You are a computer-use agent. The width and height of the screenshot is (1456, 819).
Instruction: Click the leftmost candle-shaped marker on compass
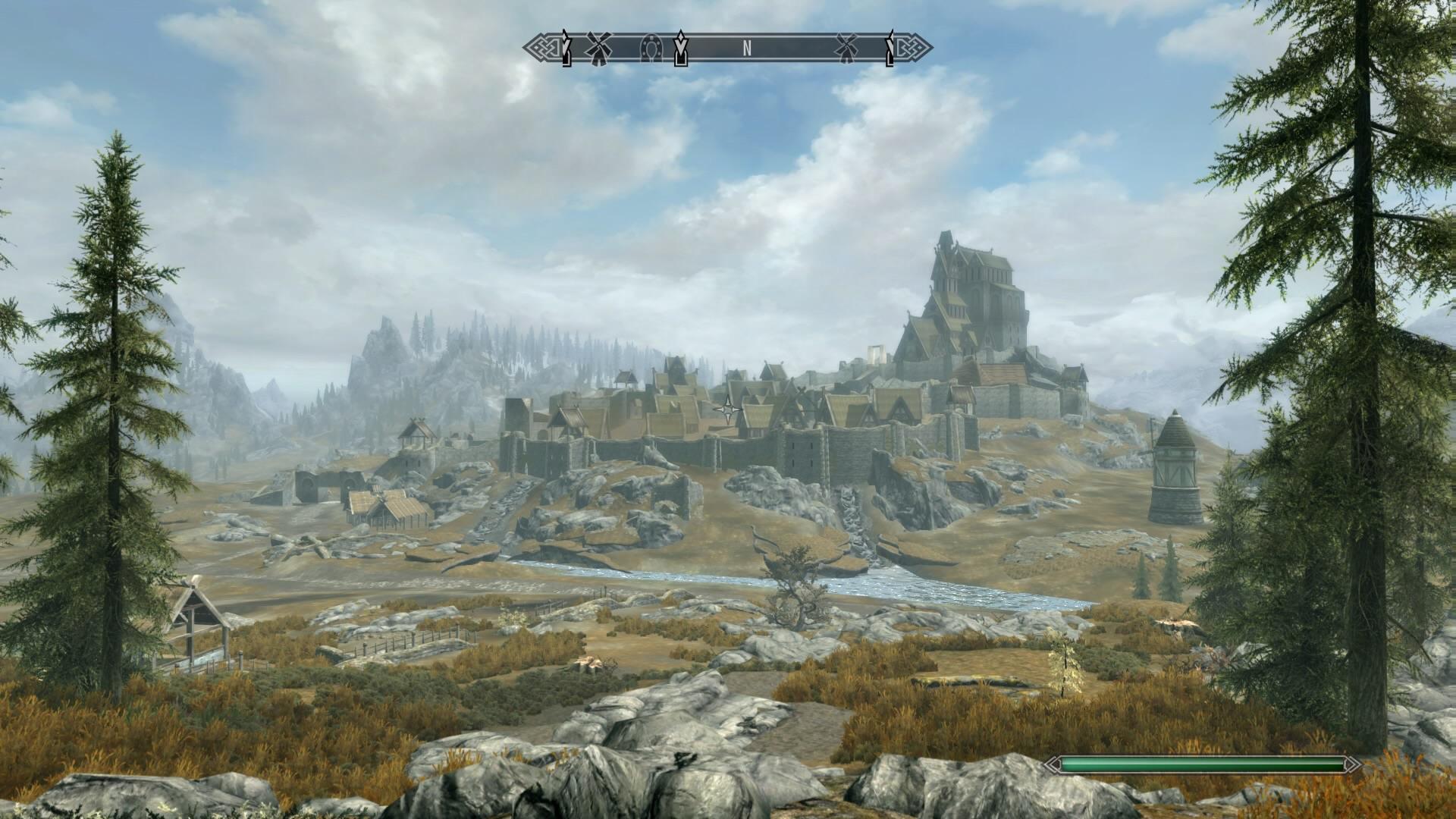click(566, 49)
